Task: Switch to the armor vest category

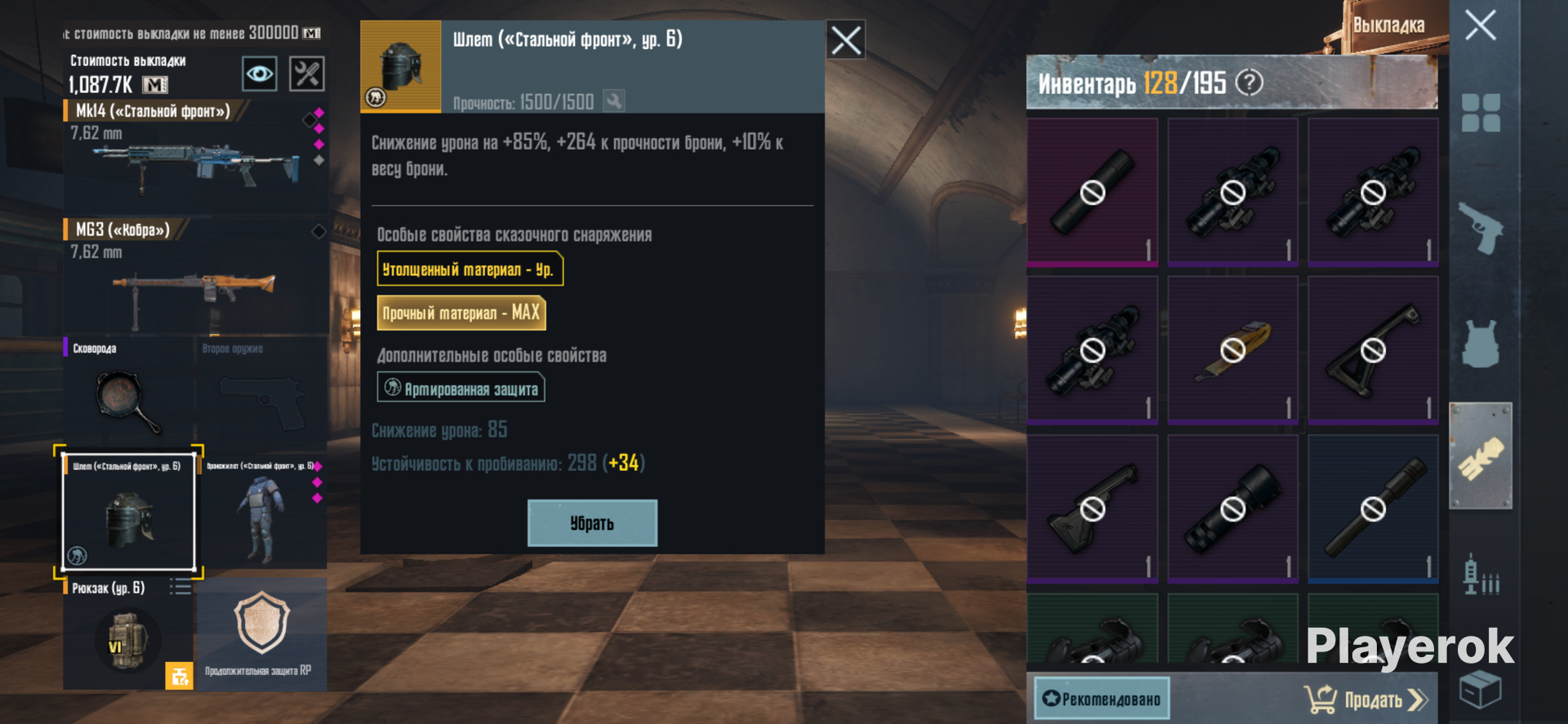Action: (x=1480, y=344)
